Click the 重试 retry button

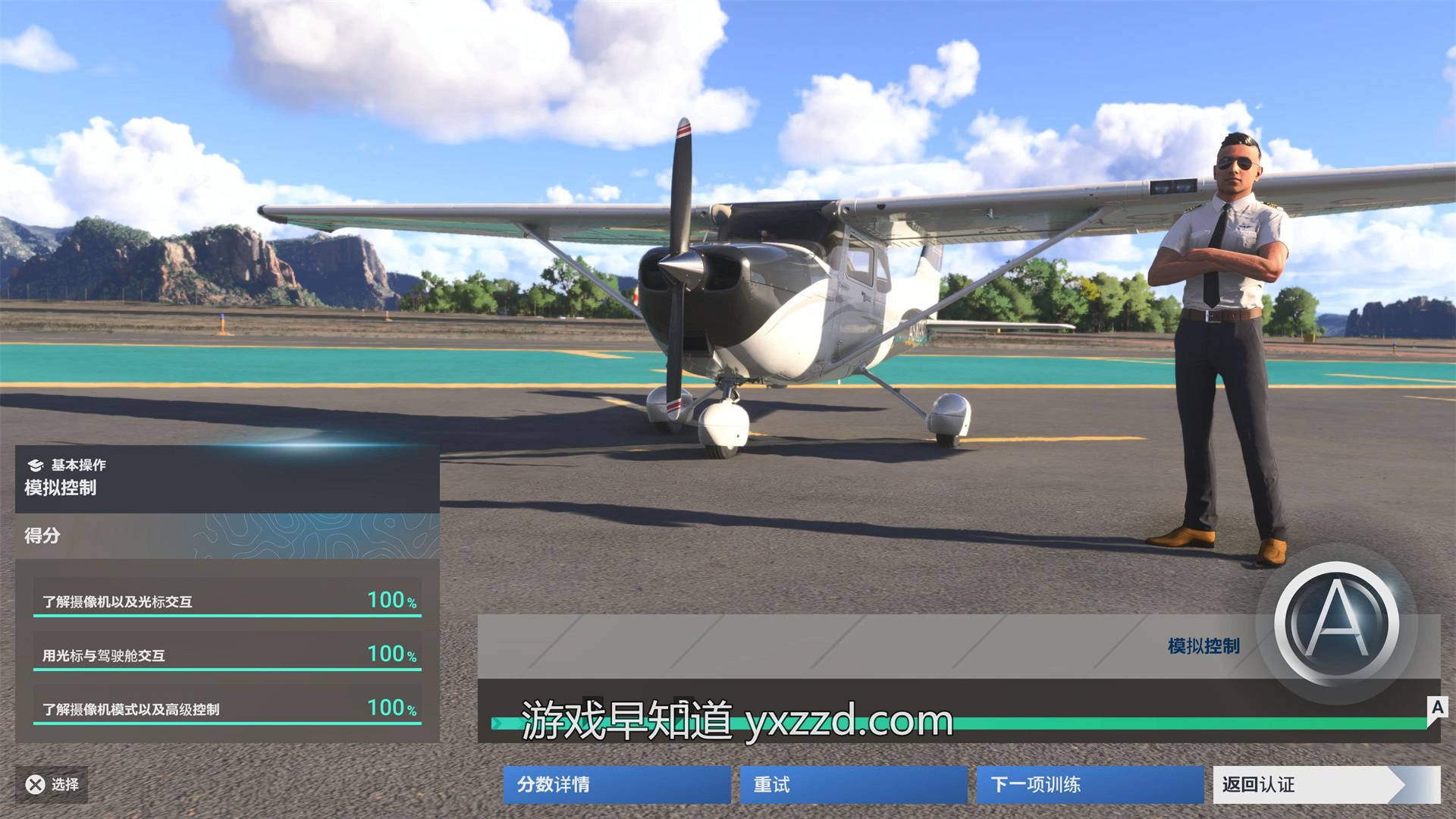click(852, 784)
